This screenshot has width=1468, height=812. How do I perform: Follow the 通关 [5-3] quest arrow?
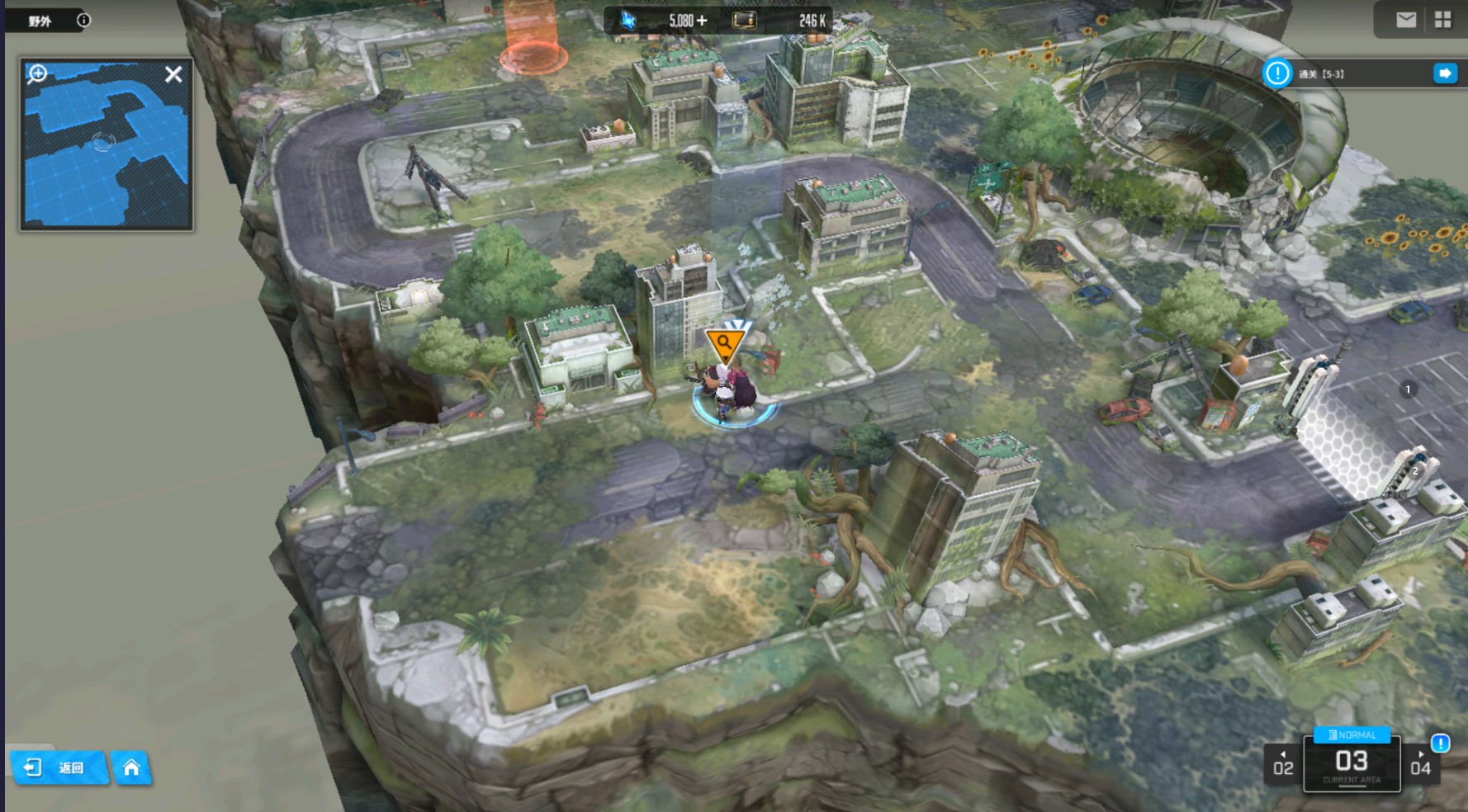(1444, 73)
